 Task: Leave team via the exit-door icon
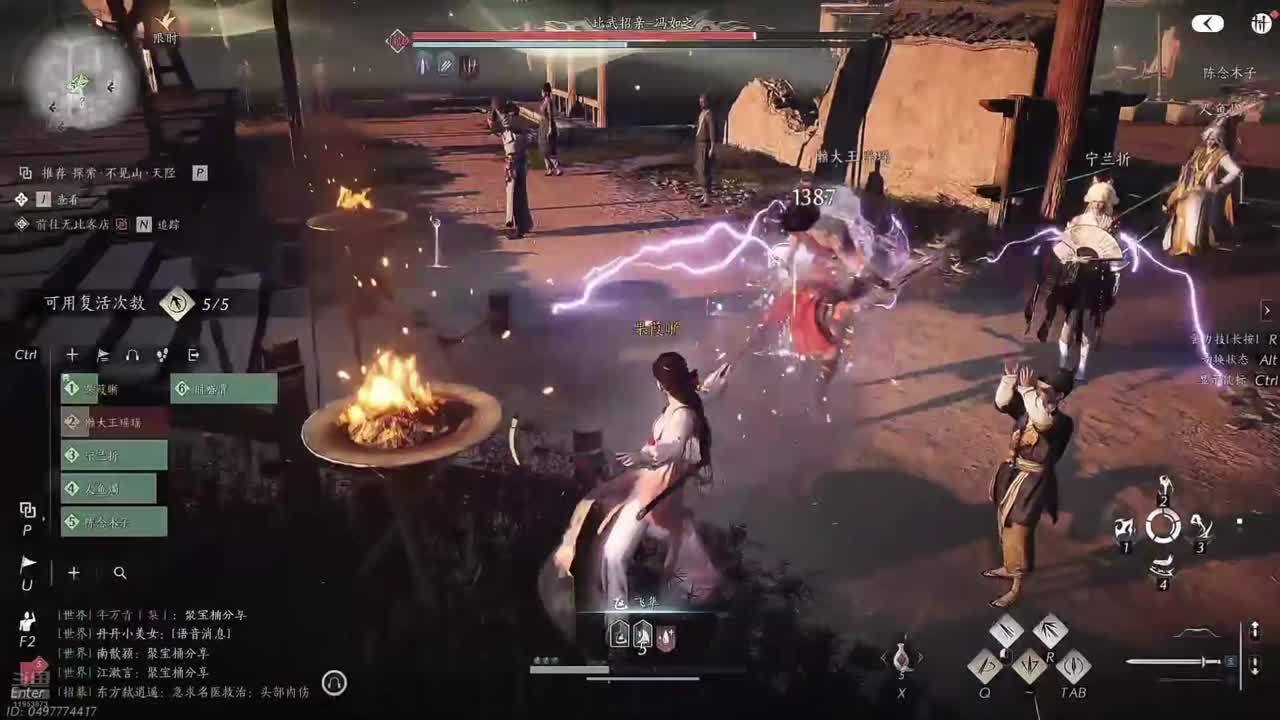(x=193, y=355)
